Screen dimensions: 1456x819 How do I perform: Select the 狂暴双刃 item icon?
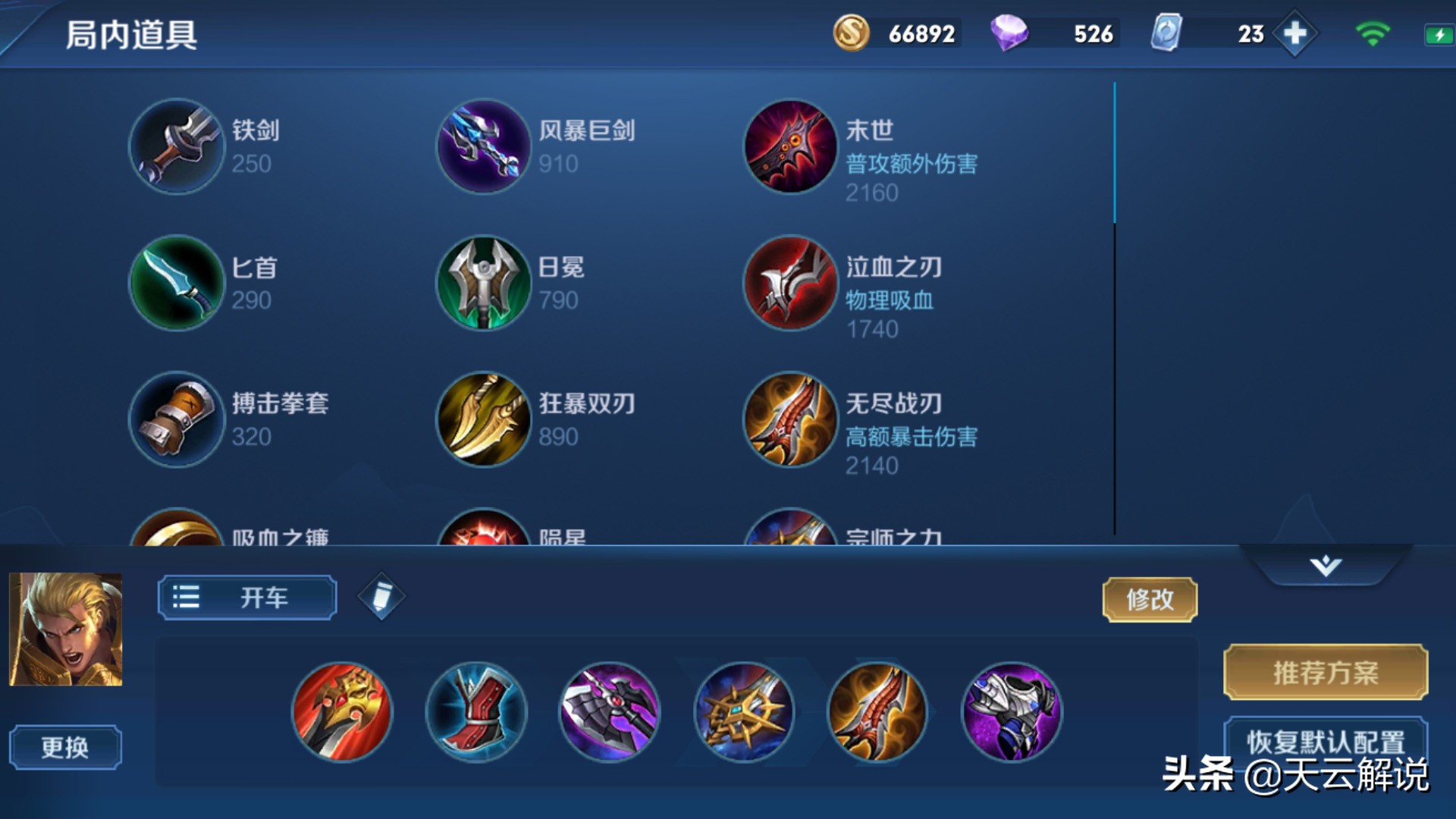483,421
